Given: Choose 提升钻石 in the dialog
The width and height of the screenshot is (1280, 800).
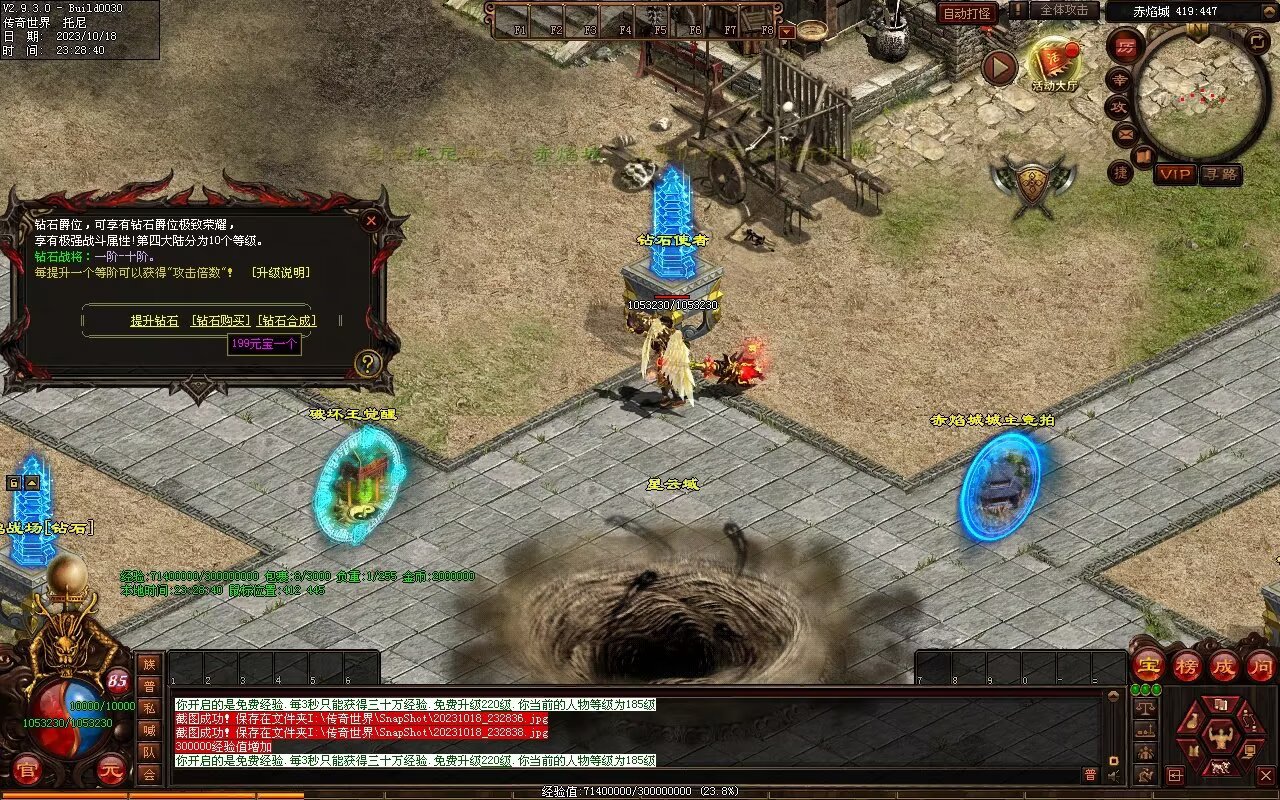Looking at the screenshot, I should 154,321.
